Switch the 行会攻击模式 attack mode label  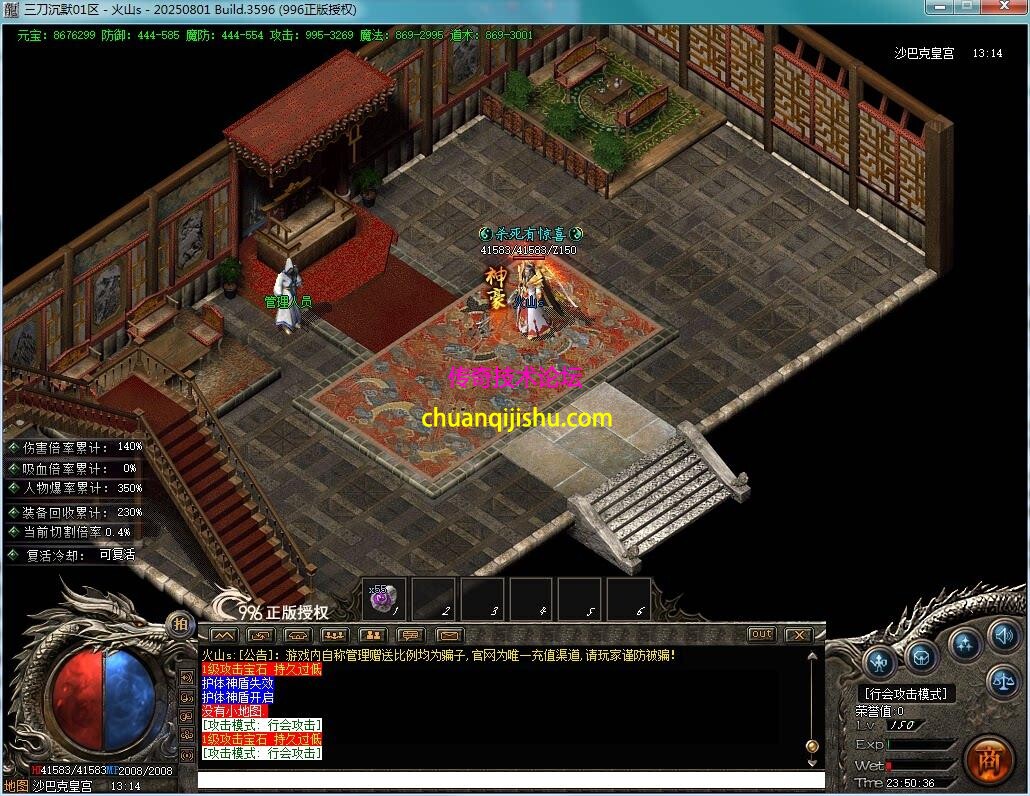(906, 693)
